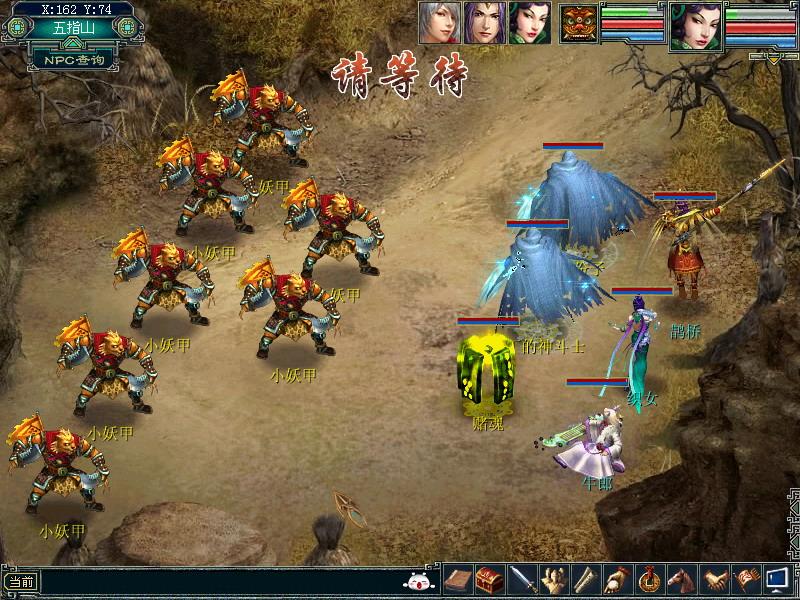Open the white face emoticon button
The image size is (800, 600).
click(x=417, y=580)
